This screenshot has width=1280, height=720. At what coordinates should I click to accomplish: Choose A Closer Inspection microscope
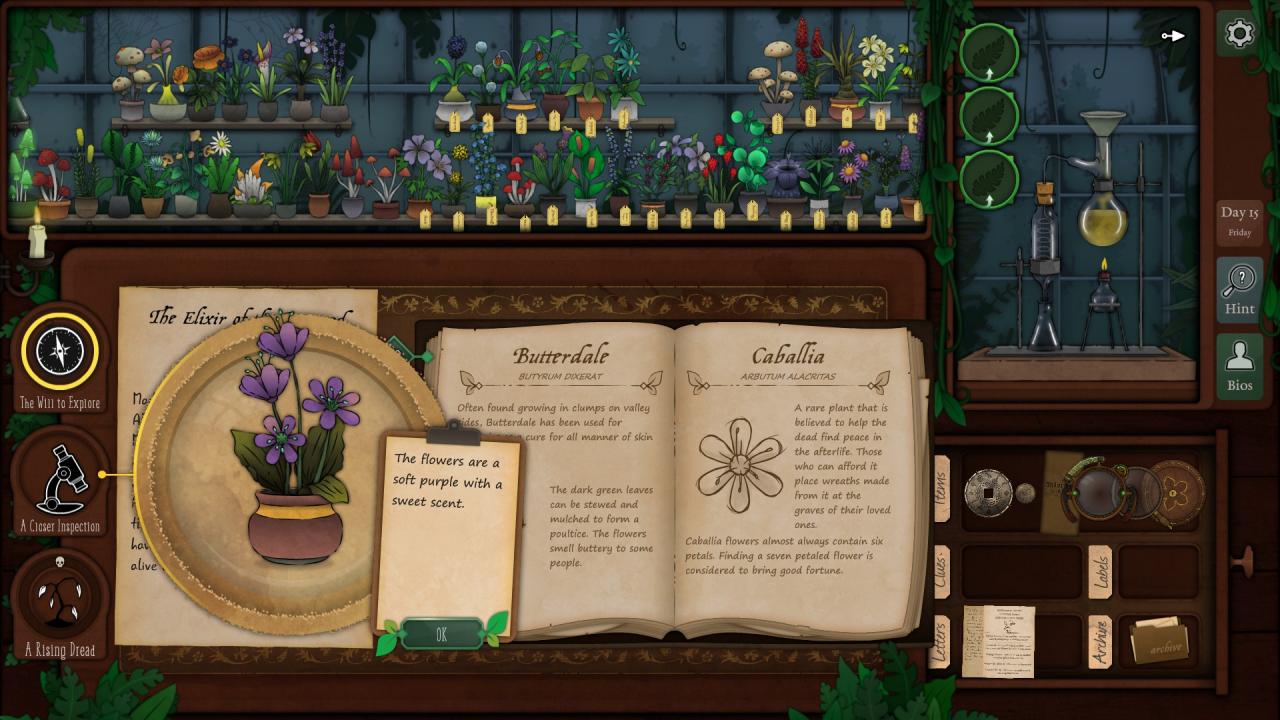coord(60,478)
